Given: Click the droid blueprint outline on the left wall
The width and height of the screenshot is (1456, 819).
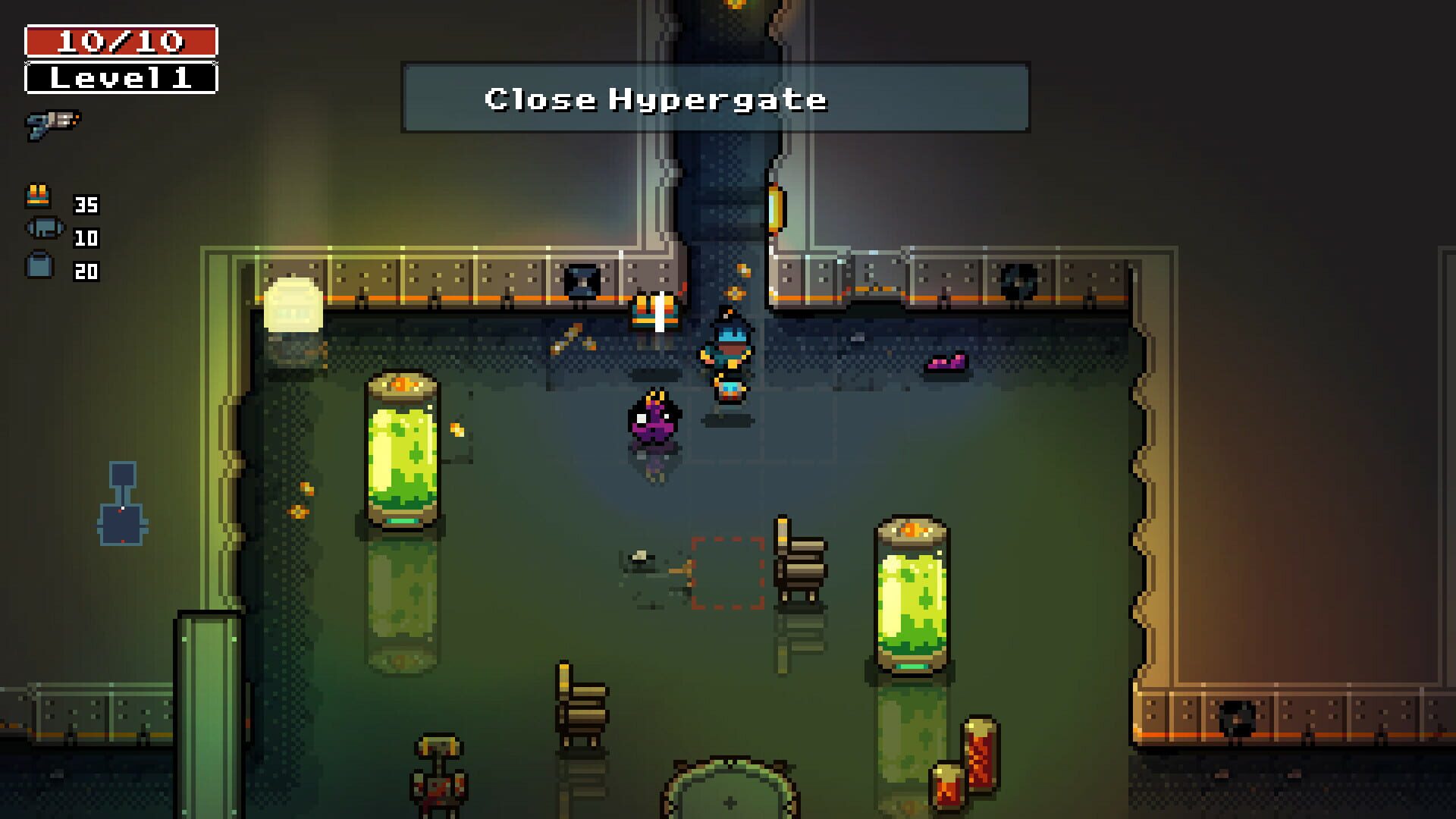Looking at the screenshot, I should click(x=124, y=504).
